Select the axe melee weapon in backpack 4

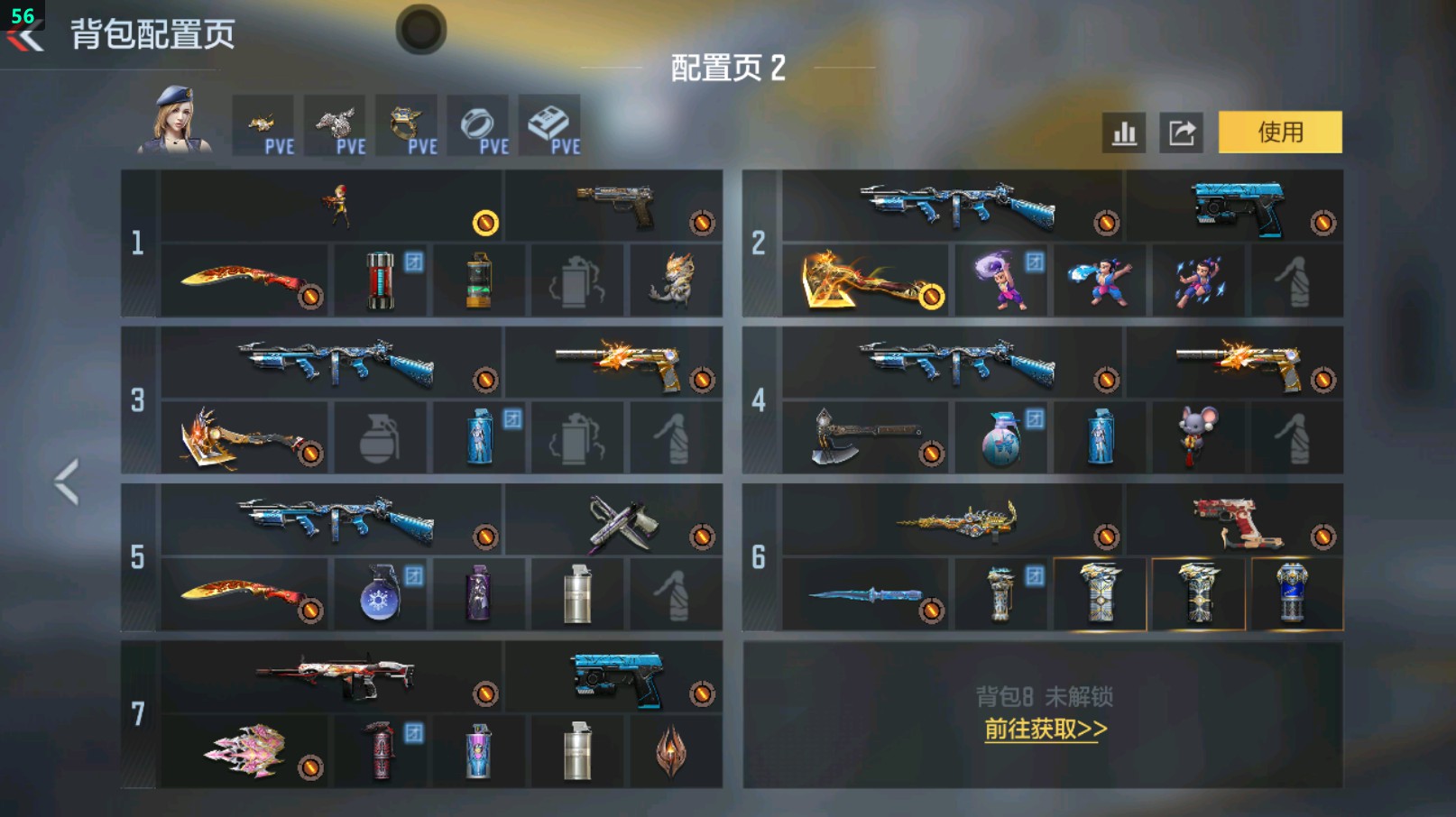(866, 437)
